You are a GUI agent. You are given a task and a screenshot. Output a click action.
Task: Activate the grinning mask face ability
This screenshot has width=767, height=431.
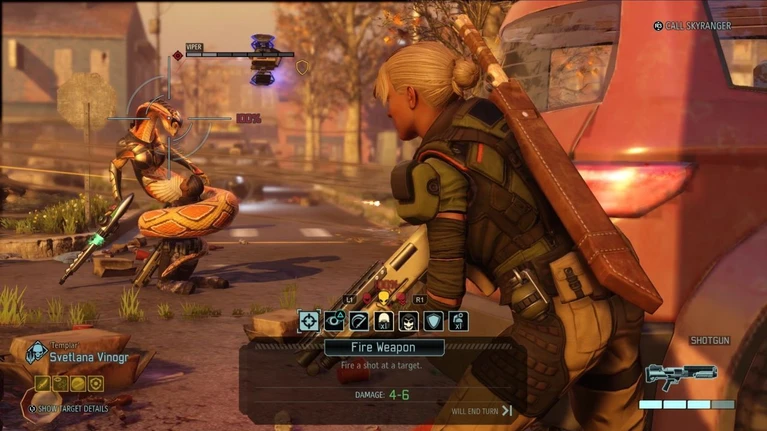pyautogui.click(x=408, y=321)
